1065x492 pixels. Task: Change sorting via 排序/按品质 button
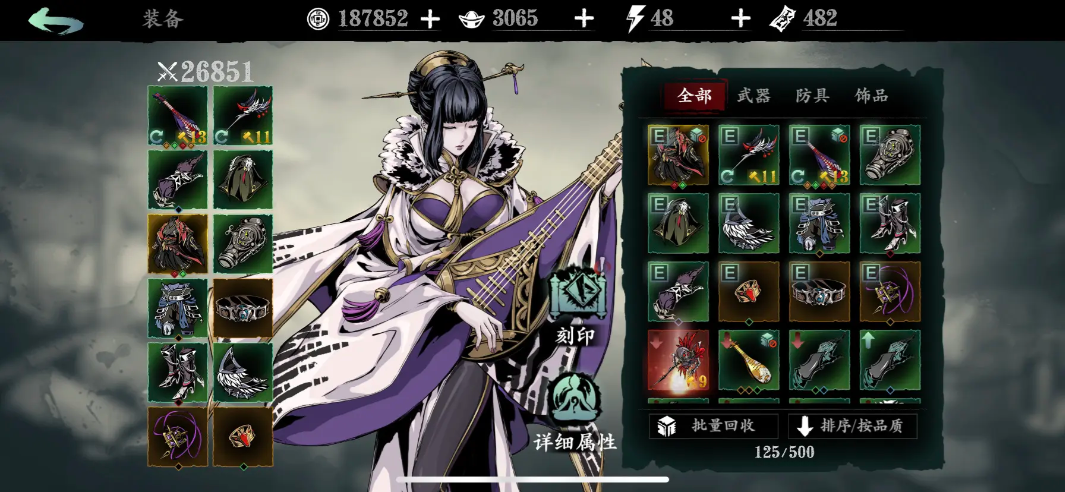[x=853, y=426]
